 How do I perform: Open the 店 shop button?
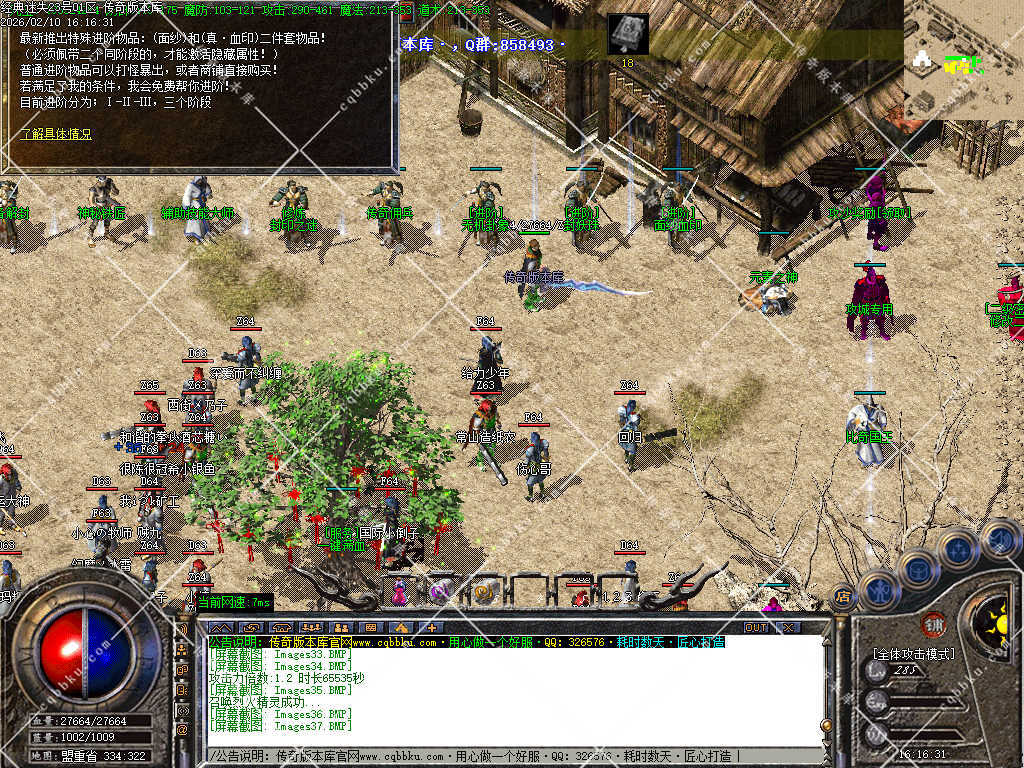point(842,598)
